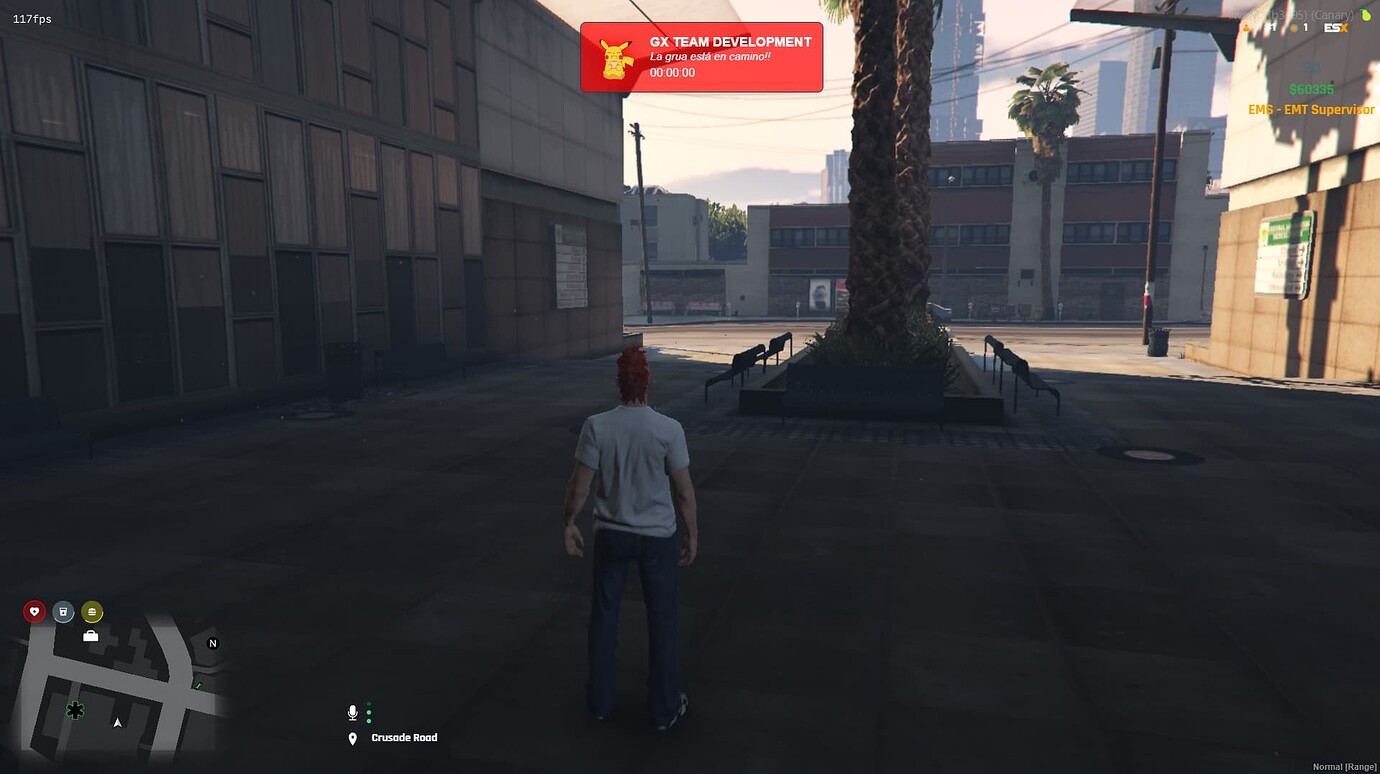1380x774 pixels.
Task: Open the briefcase inventory icon on the minimap
Action: (x=89, y=634)
